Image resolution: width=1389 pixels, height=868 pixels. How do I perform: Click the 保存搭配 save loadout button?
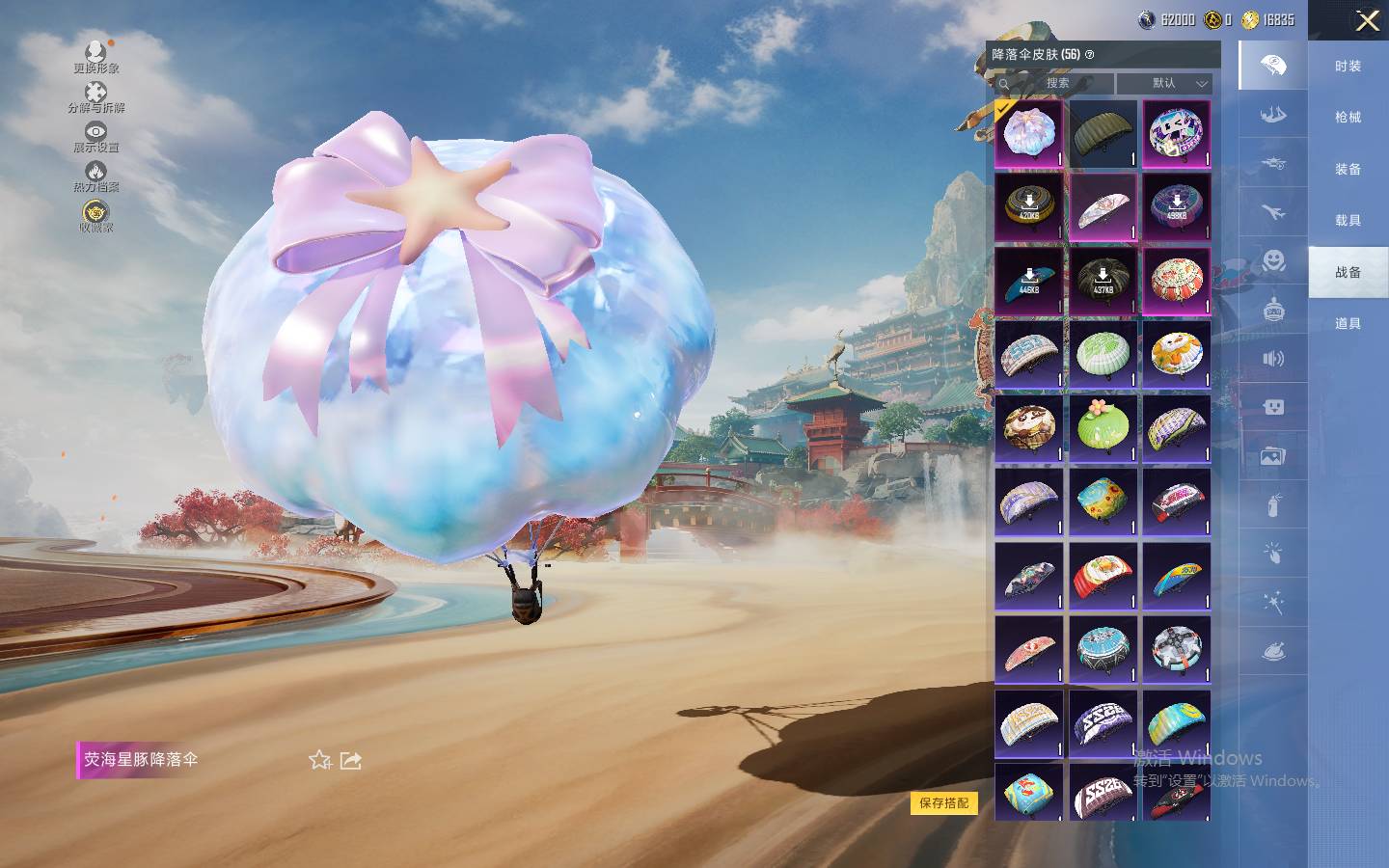click(943, 802)
